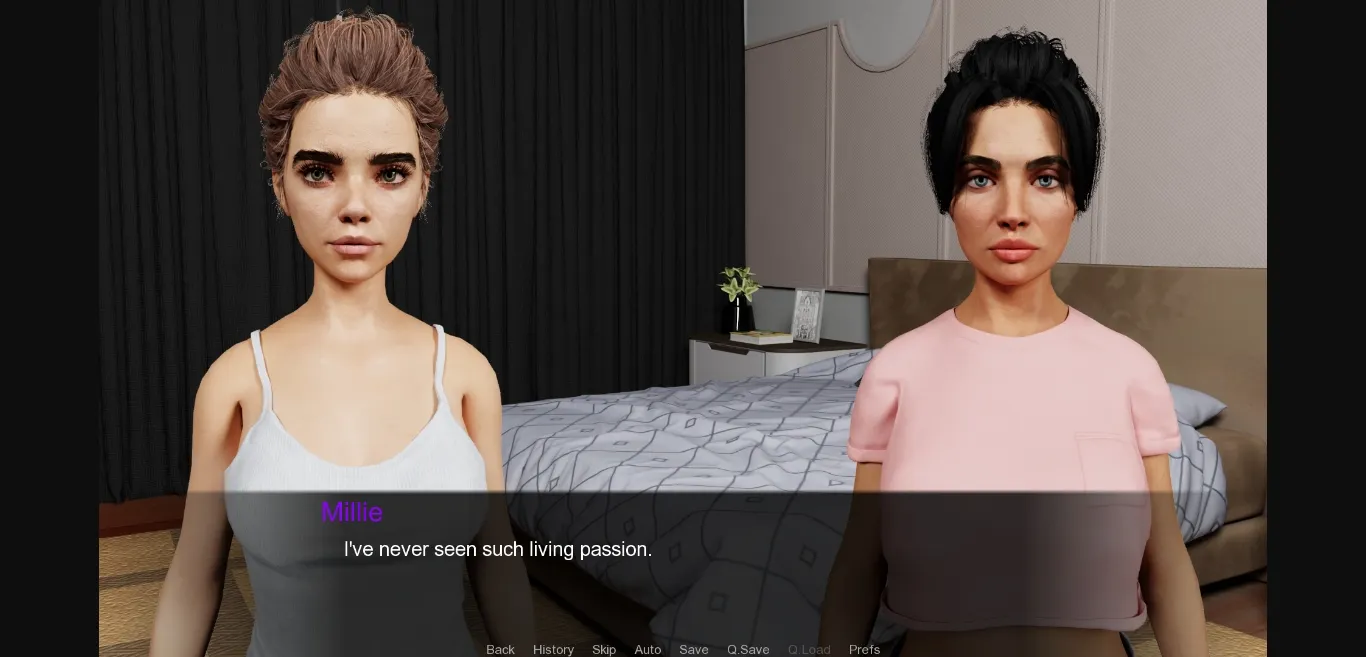Open the Save menu
Viewport: 1366px width, 657px height.
tap(694, 649)
